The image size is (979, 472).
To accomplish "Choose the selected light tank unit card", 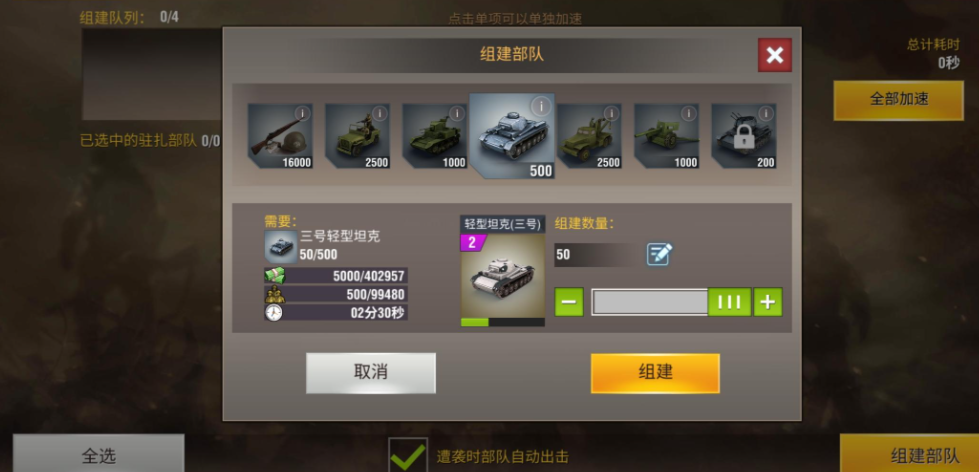I will point(511,136).
